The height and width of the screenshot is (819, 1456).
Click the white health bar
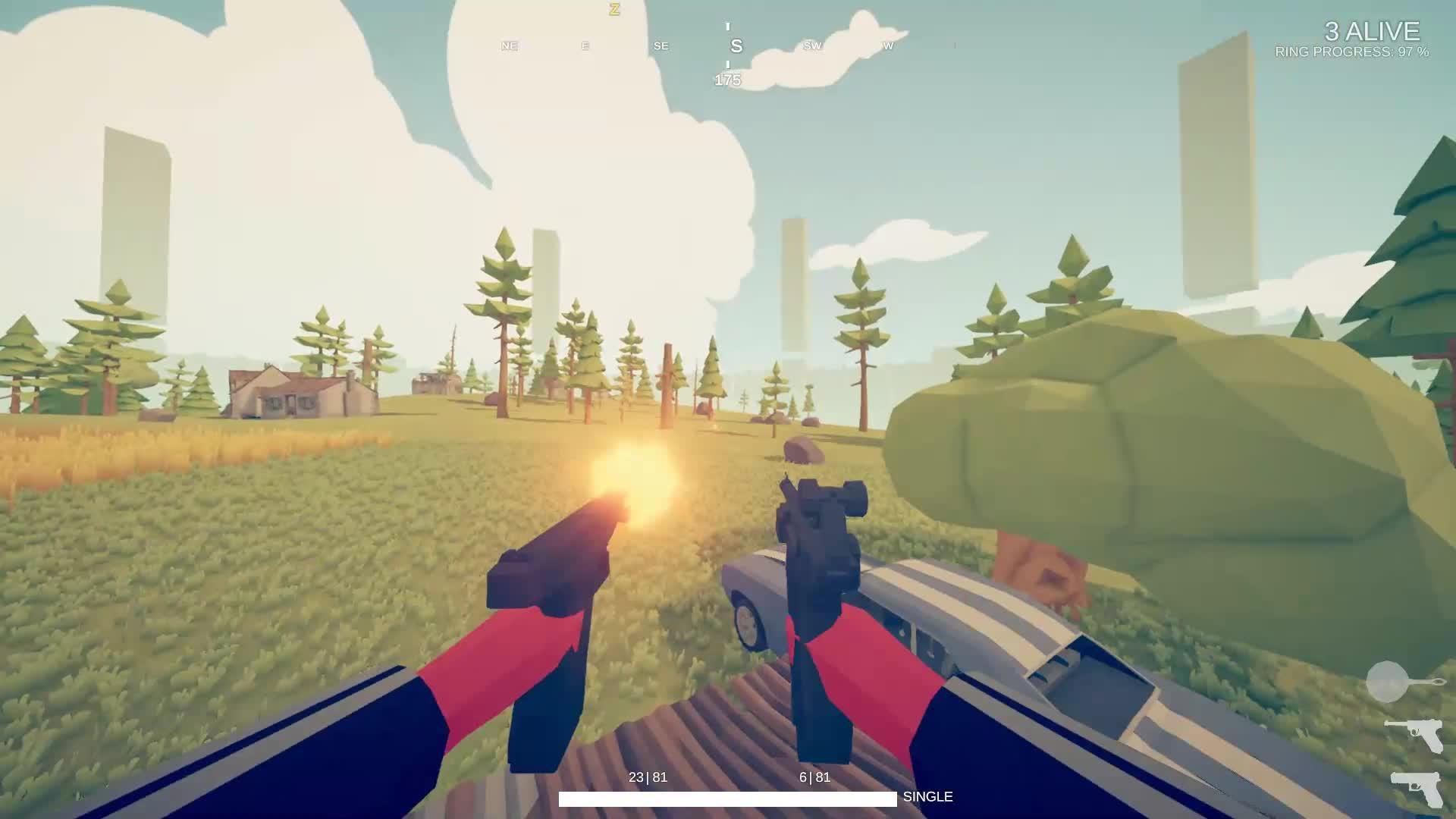(x=728, y=797)
